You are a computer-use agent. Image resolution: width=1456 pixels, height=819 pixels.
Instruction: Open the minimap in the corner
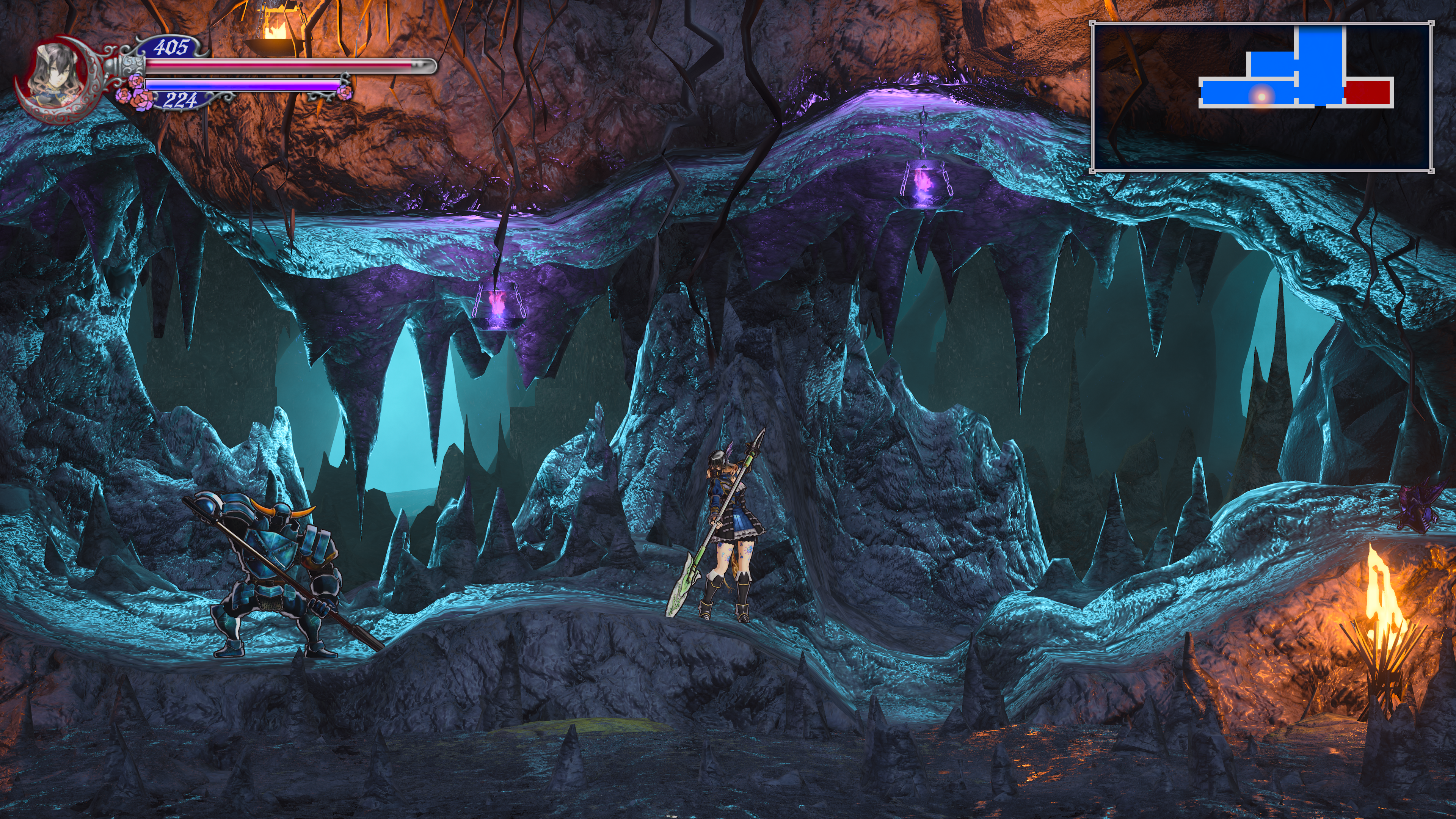(1261, 97)
